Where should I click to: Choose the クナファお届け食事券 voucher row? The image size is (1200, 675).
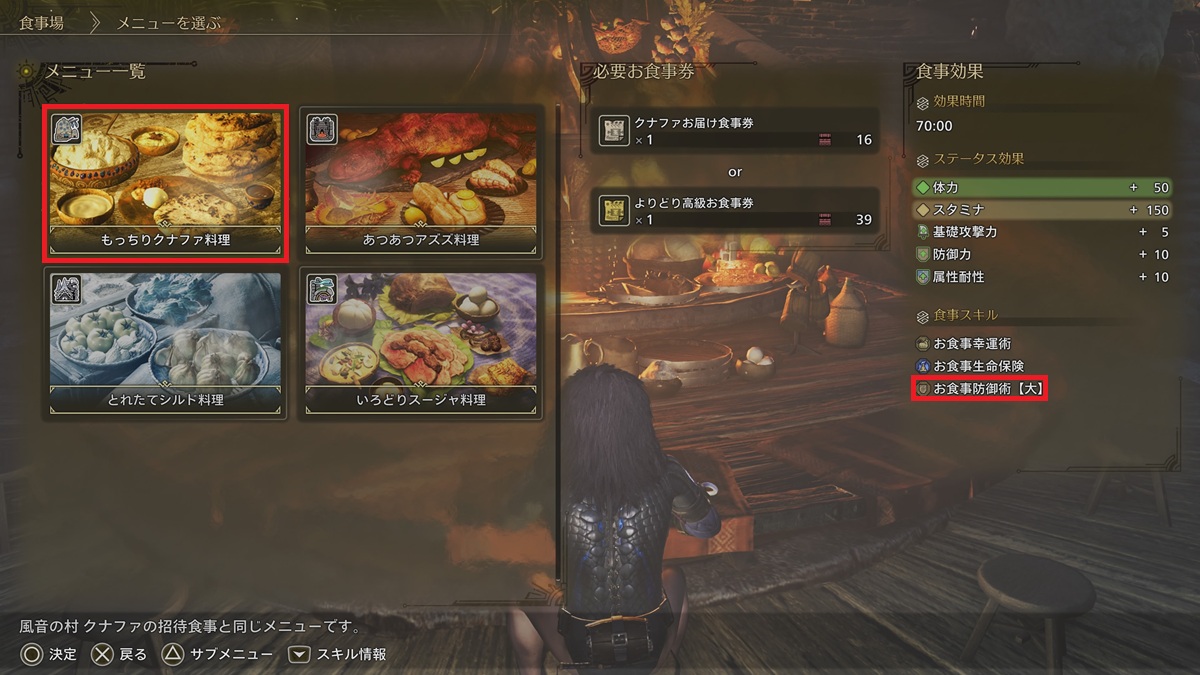[735, 131]
